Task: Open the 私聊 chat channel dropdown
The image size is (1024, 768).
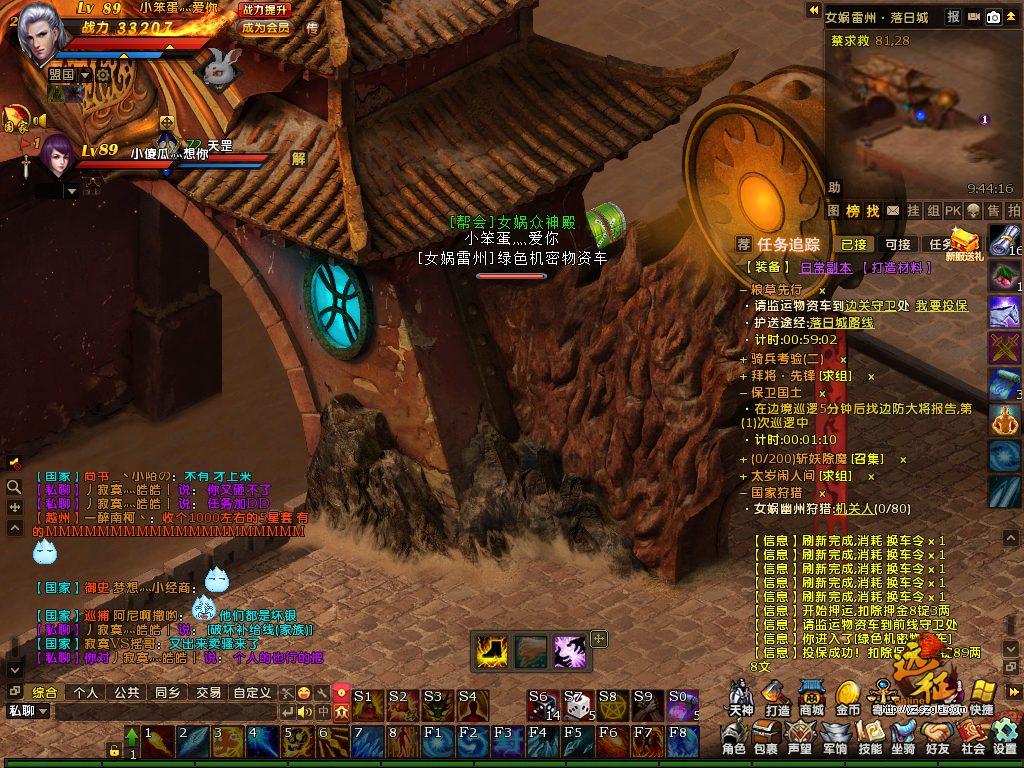Action: 27,711
